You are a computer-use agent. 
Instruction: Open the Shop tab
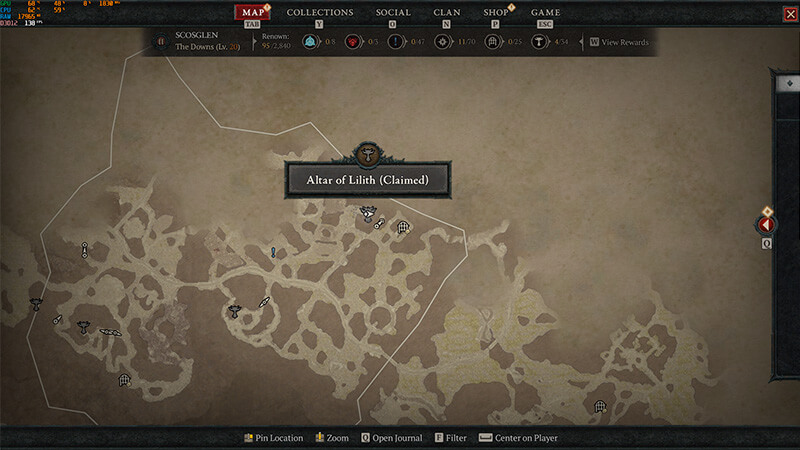pos(496,12)
